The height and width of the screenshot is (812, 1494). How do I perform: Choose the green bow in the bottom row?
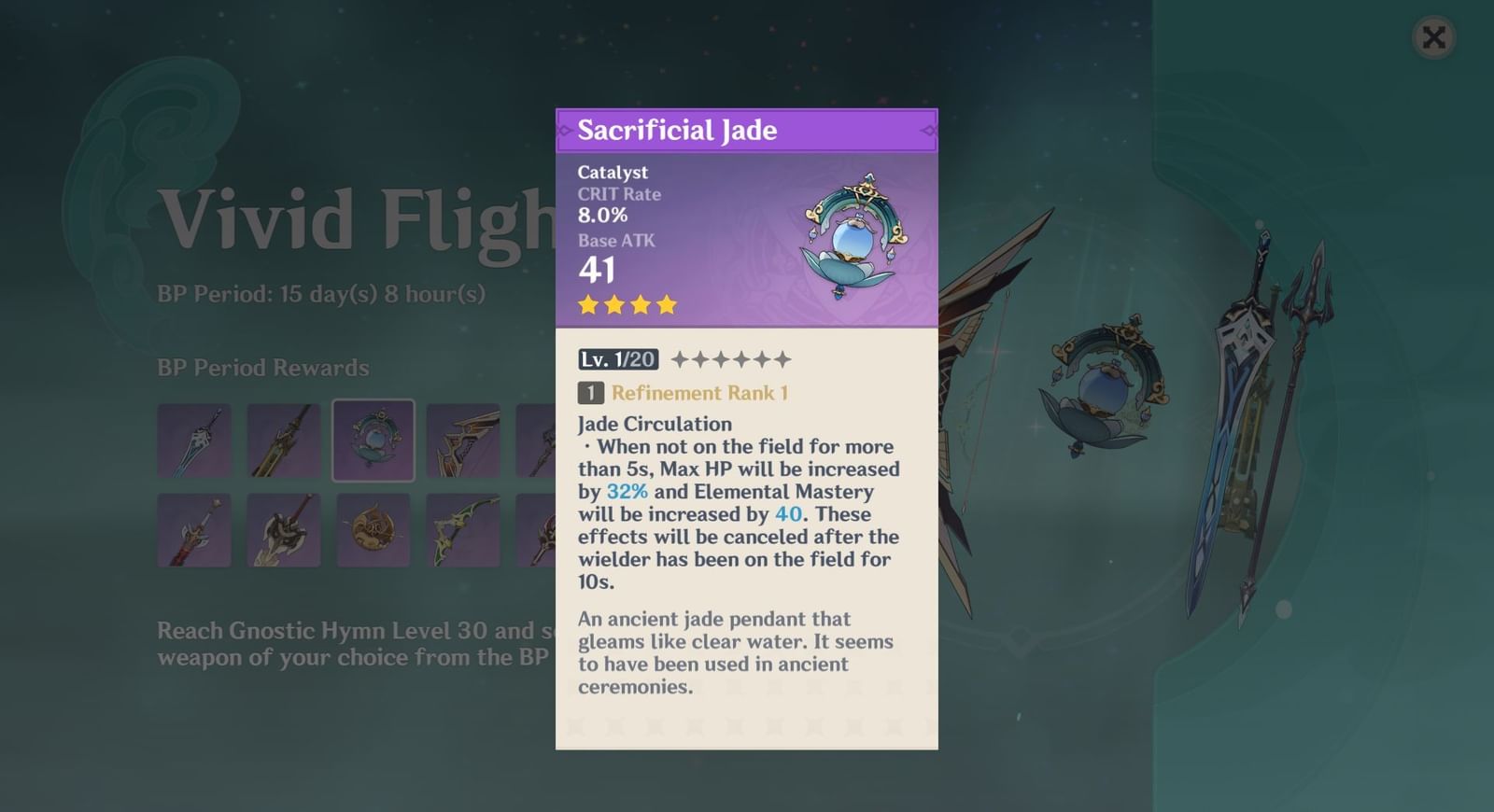coord(463,529)
